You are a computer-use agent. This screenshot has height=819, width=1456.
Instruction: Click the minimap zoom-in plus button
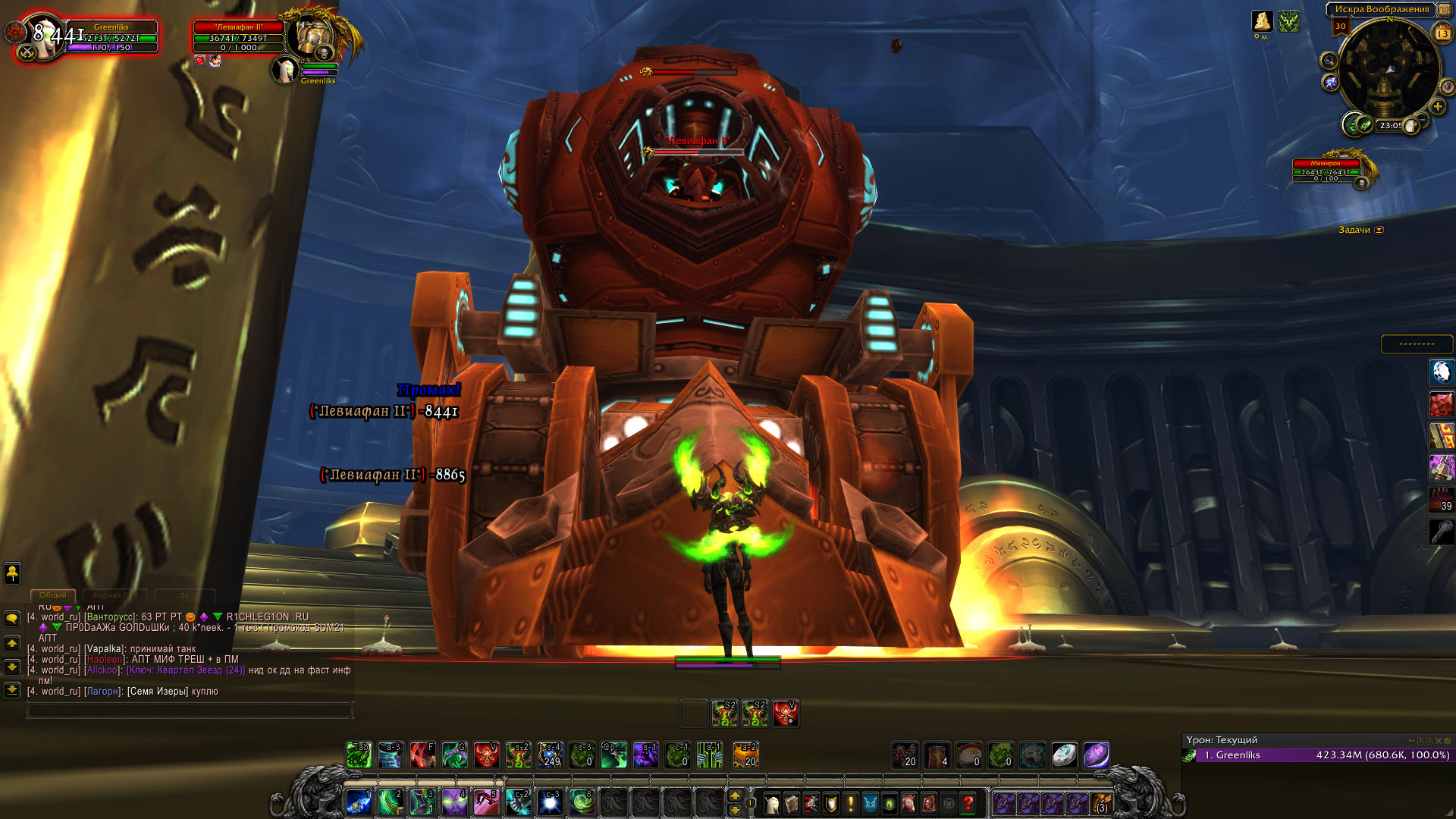(x=1438, y=107)
